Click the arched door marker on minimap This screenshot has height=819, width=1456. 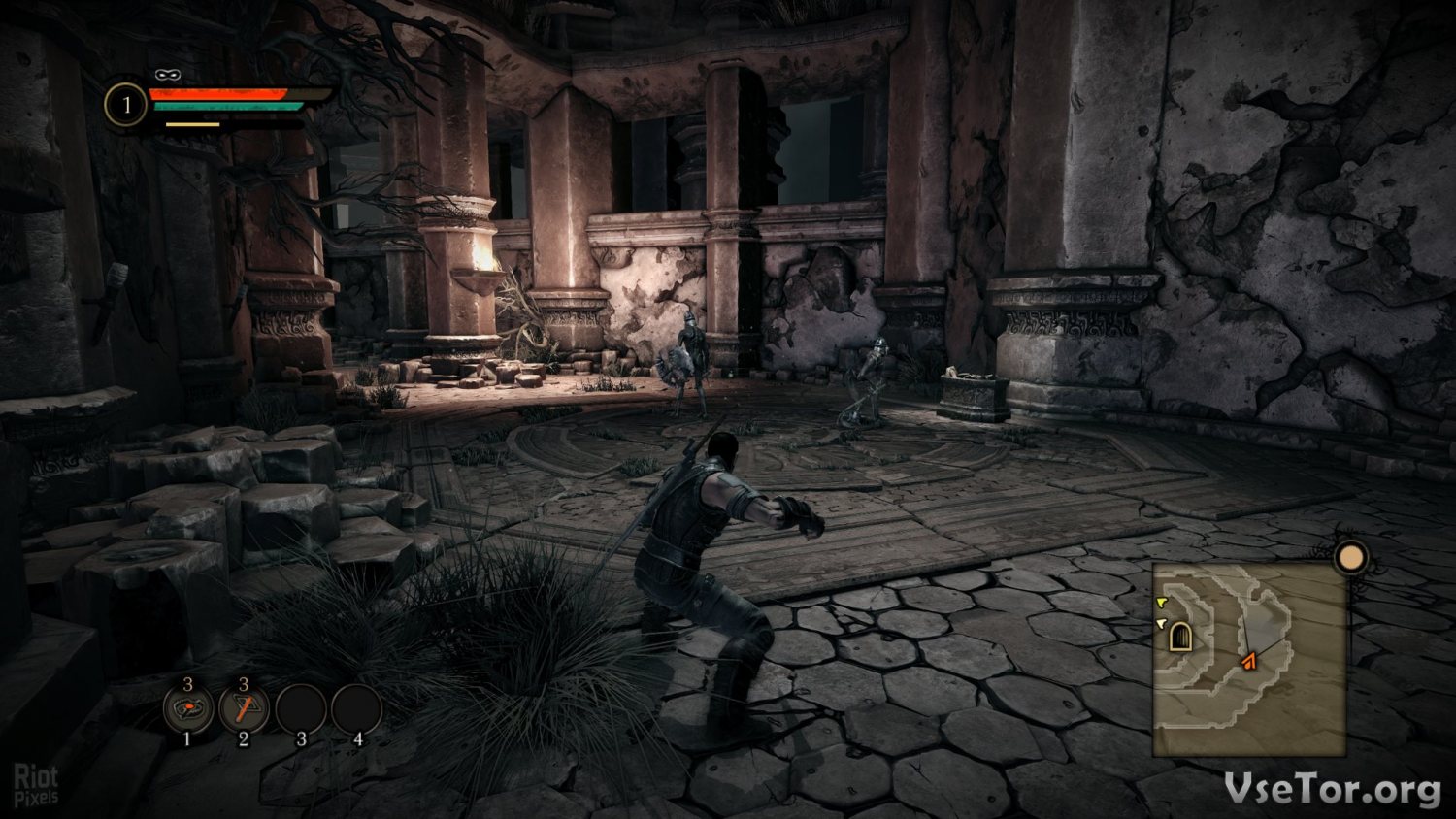click(x=1180, y=637)
